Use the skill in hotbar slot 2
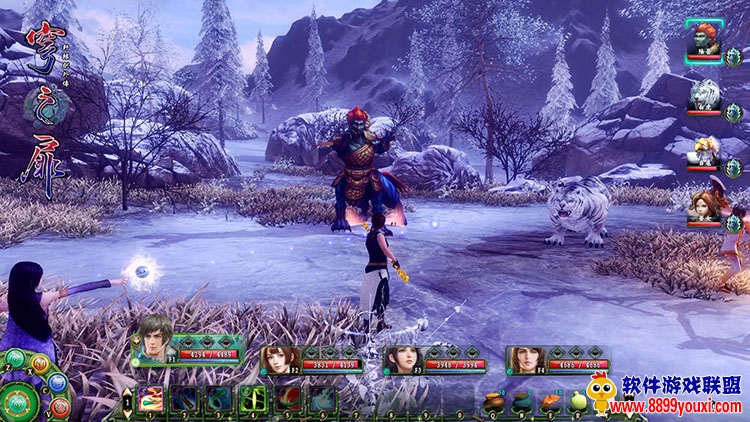This screenshot has width=750, height=422. tap(184, 400)
